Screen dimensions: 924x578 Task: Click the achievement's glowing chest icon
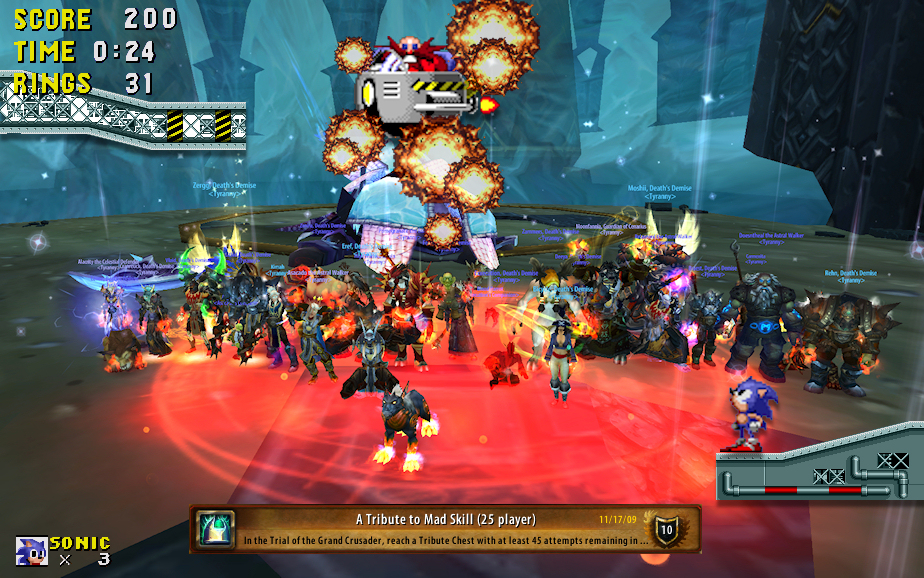pyautogui.click(x=216, y=528)
